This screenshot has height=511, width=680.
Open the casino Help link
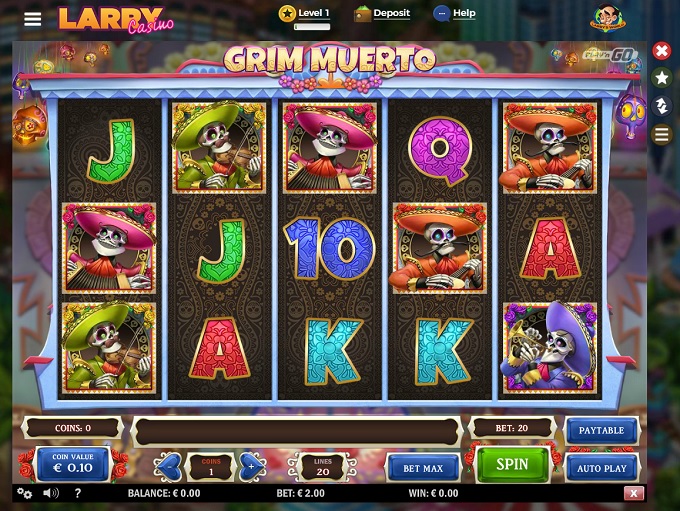[454, 14]
